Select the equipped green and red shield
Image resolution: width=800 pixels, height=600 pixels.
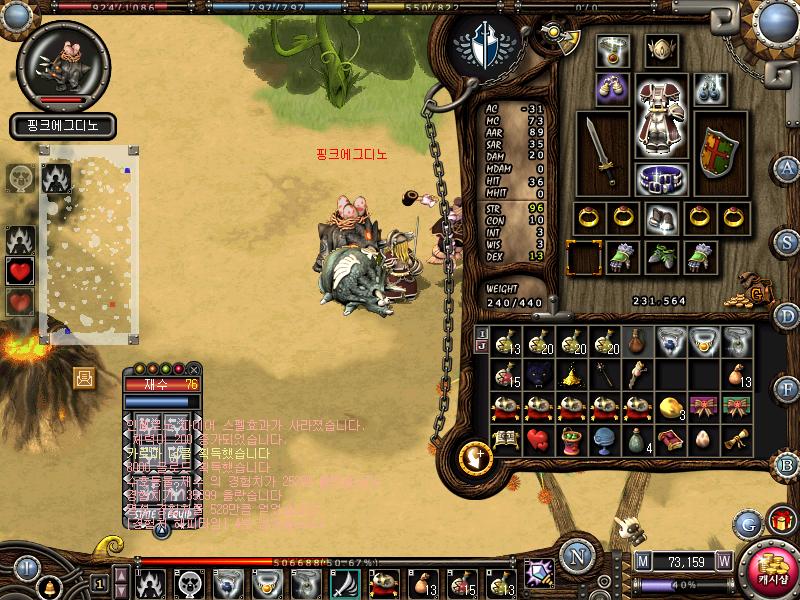[x=717, y=153]
